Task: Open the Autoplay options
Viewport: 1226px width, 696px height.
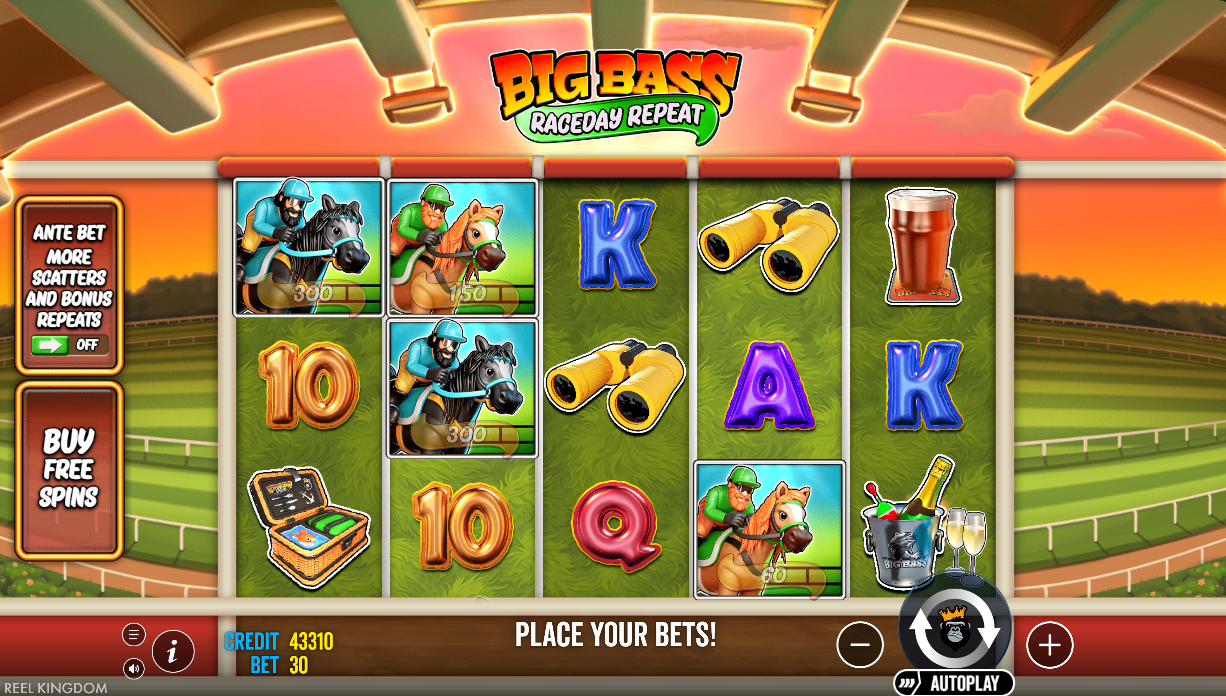Action: (953, 684)
